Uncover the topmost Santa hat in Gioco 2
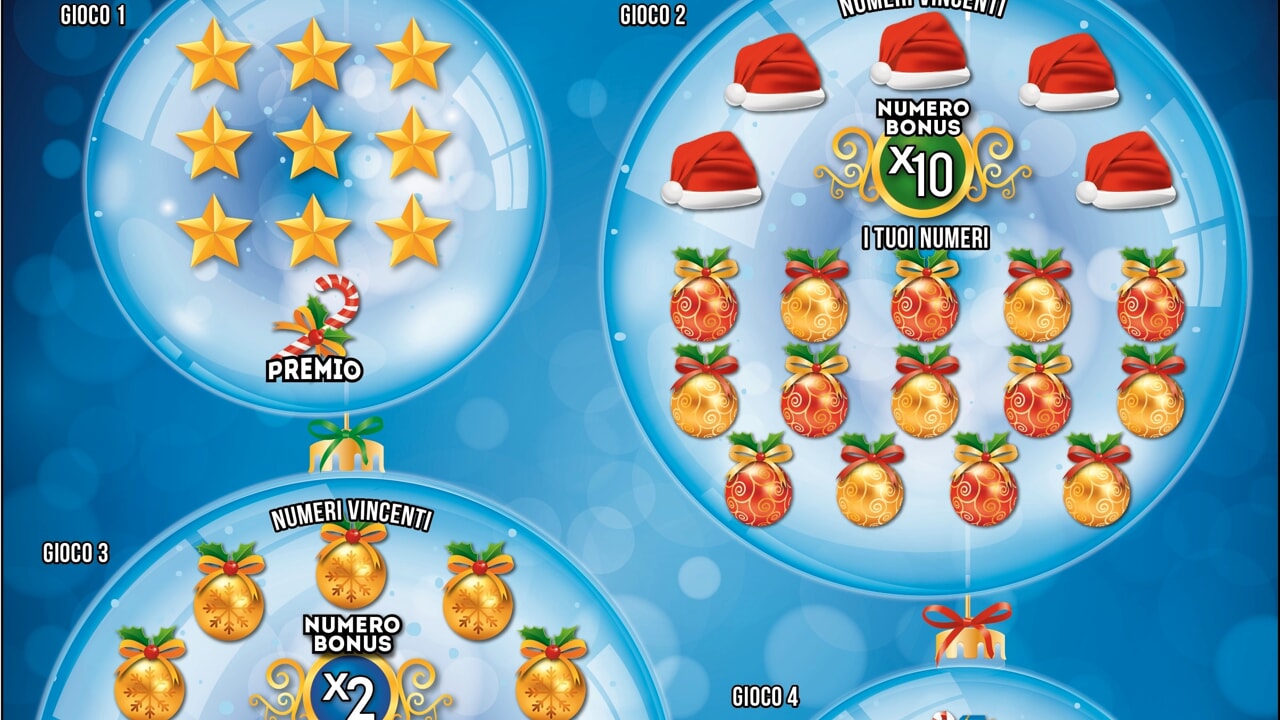 (x=921, y=52)
